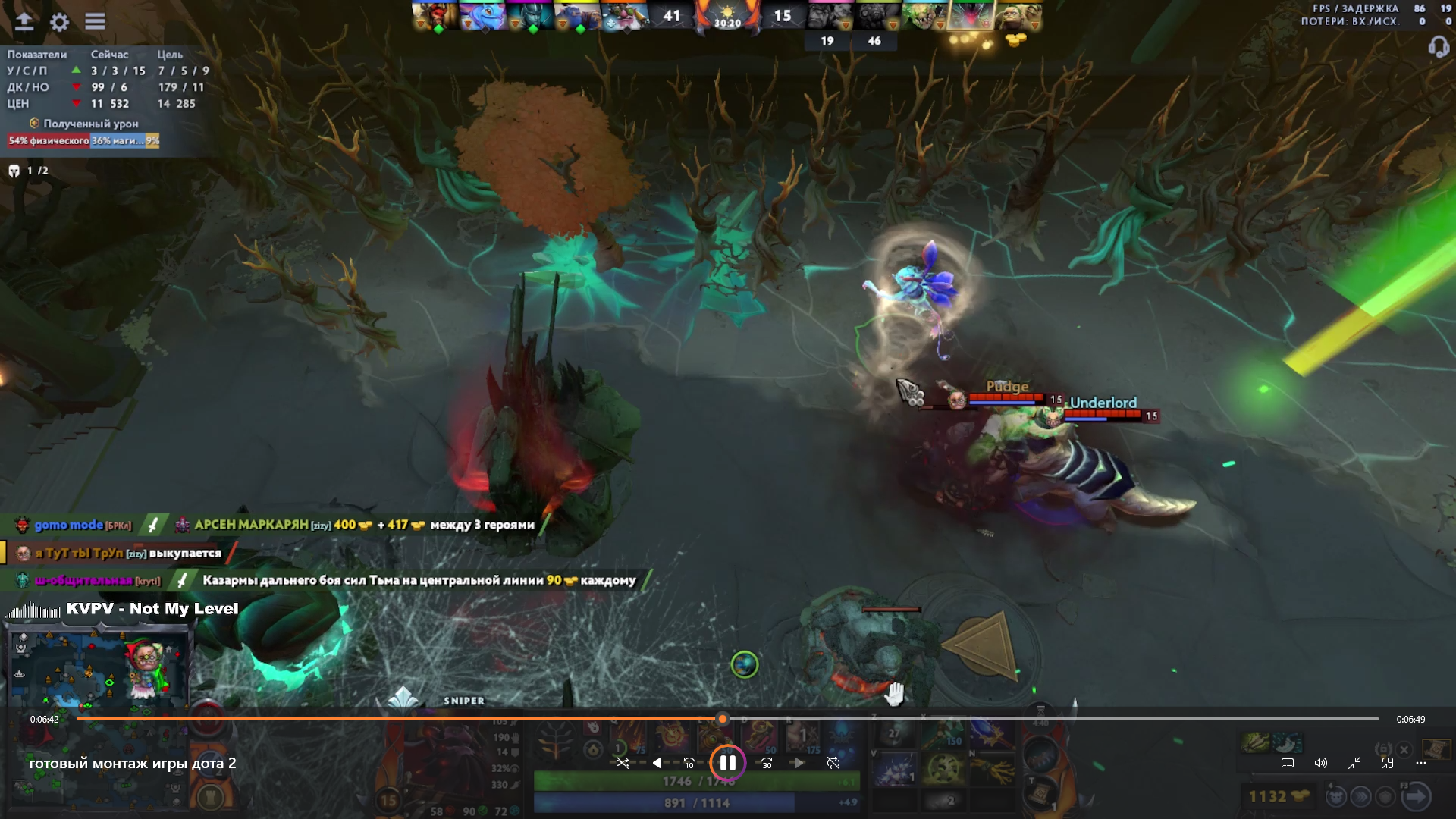Click the day-night game clock
The height and width of the screenshot is (819, 1456).
point(727,17)
